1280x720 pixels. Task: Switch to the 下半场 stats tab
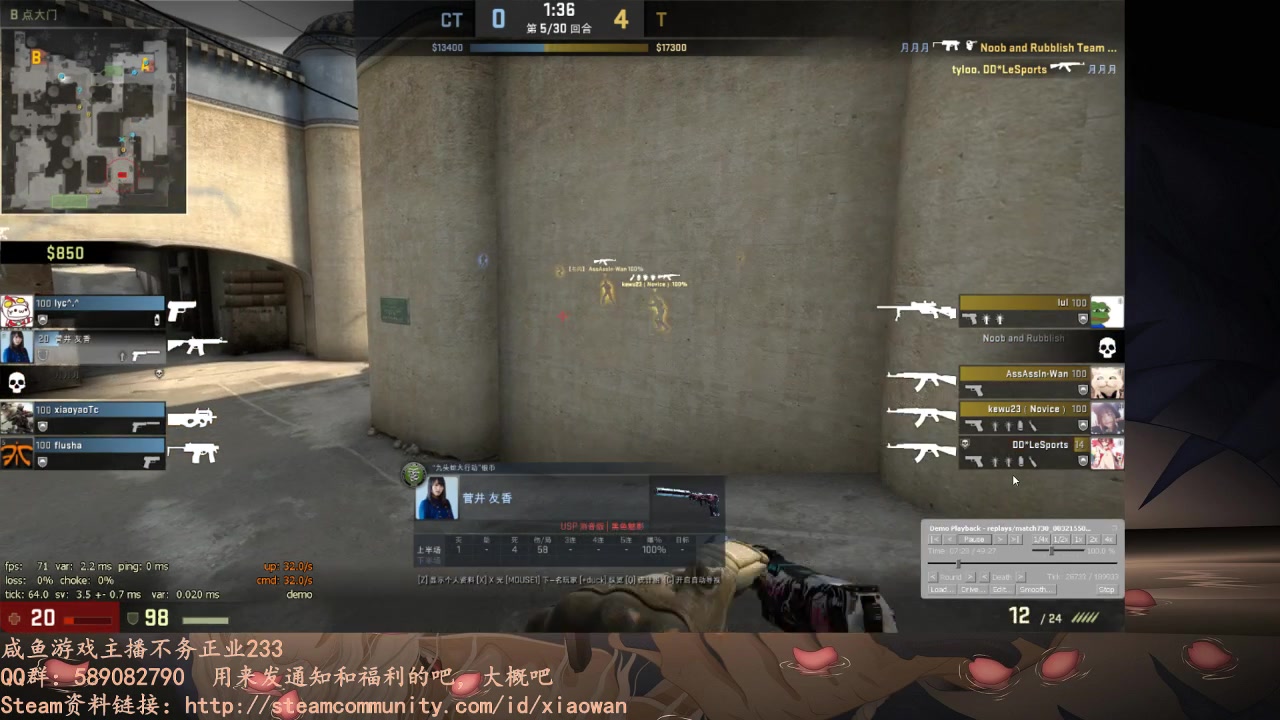click(x=429, y=560)
